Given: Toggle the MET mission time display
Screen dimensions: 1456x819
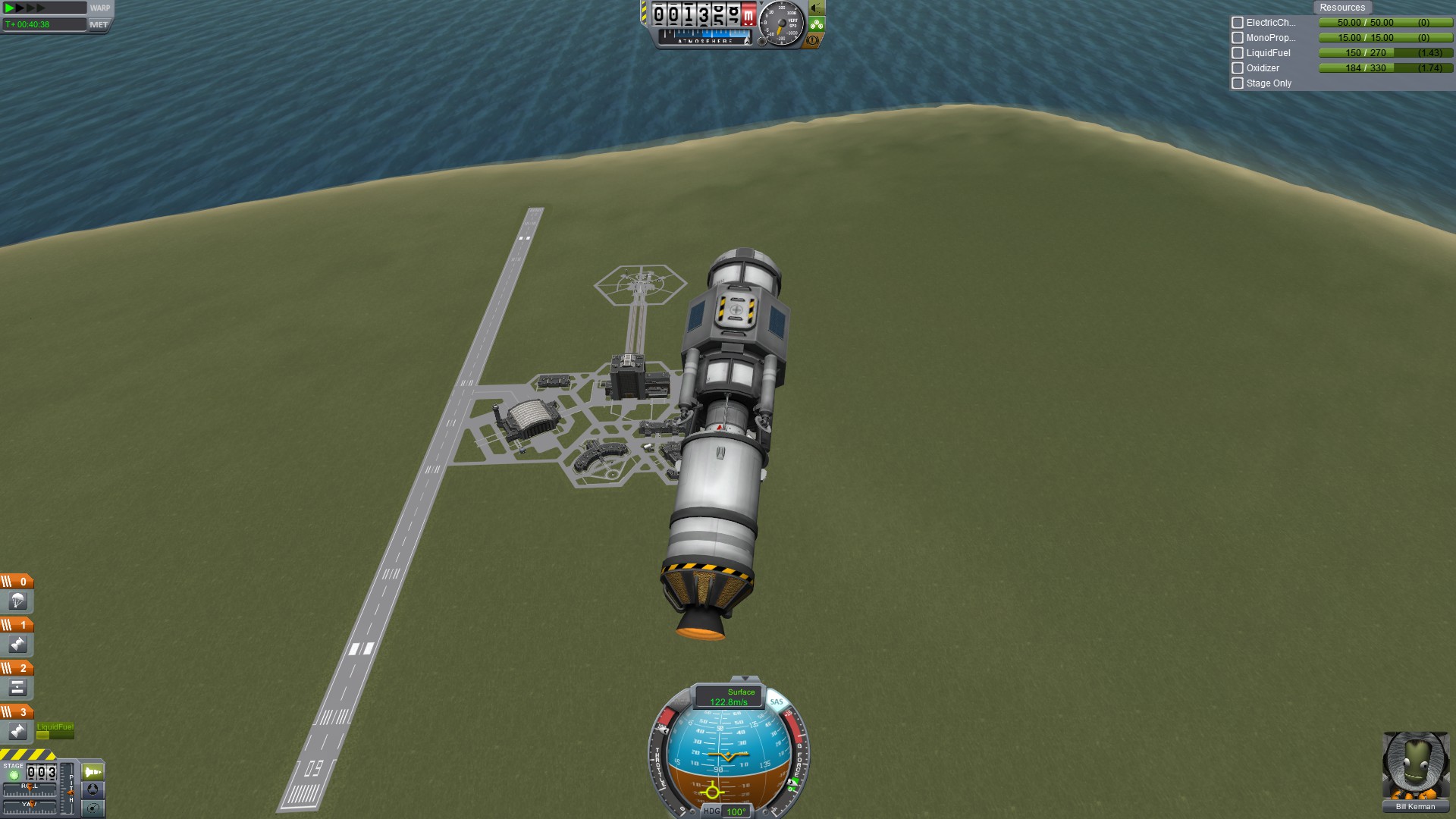Looking at the screenshot, I should (x=99, y=24).
